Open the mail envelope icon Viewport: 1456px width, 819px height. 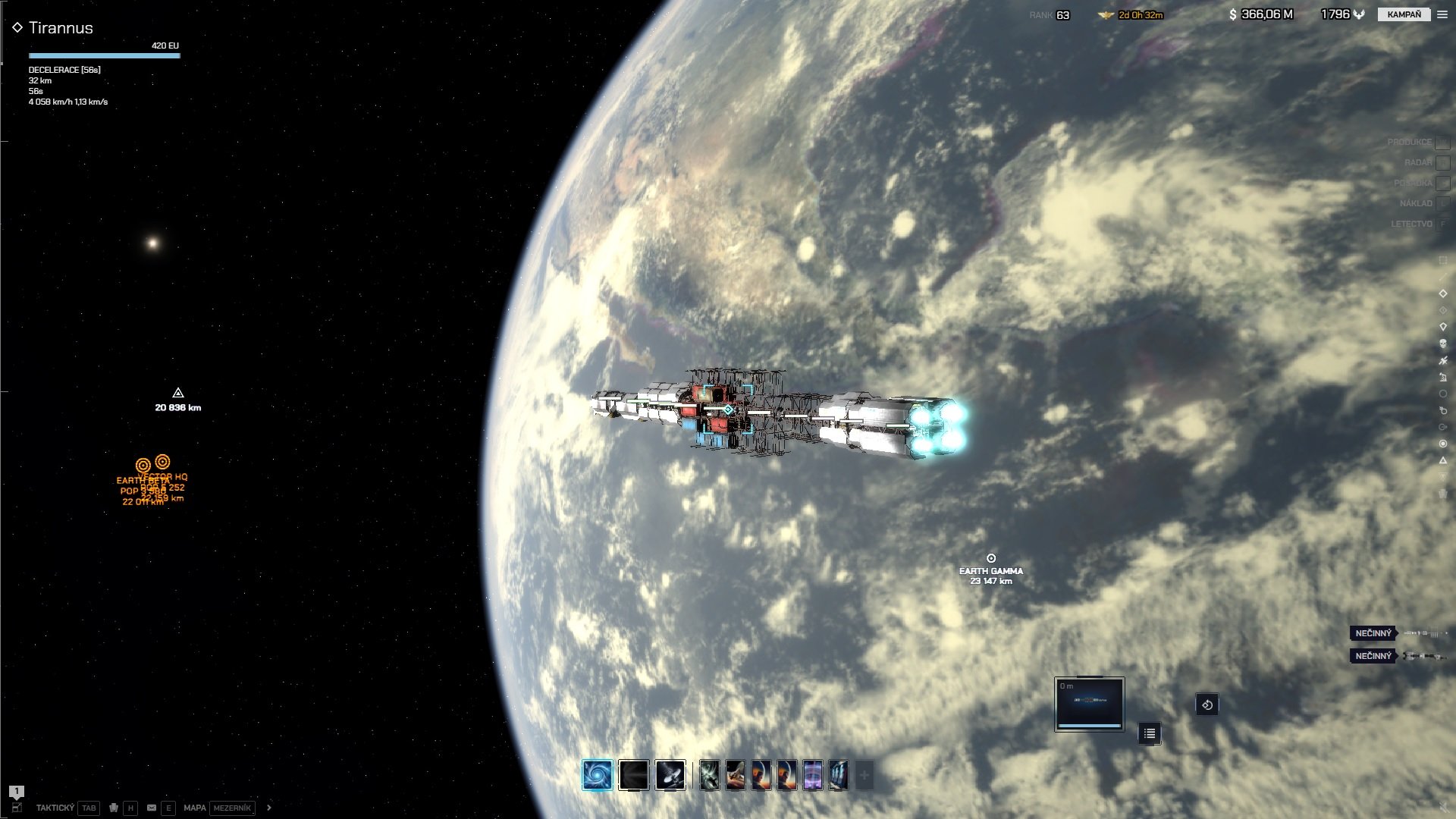pos(152,808)
